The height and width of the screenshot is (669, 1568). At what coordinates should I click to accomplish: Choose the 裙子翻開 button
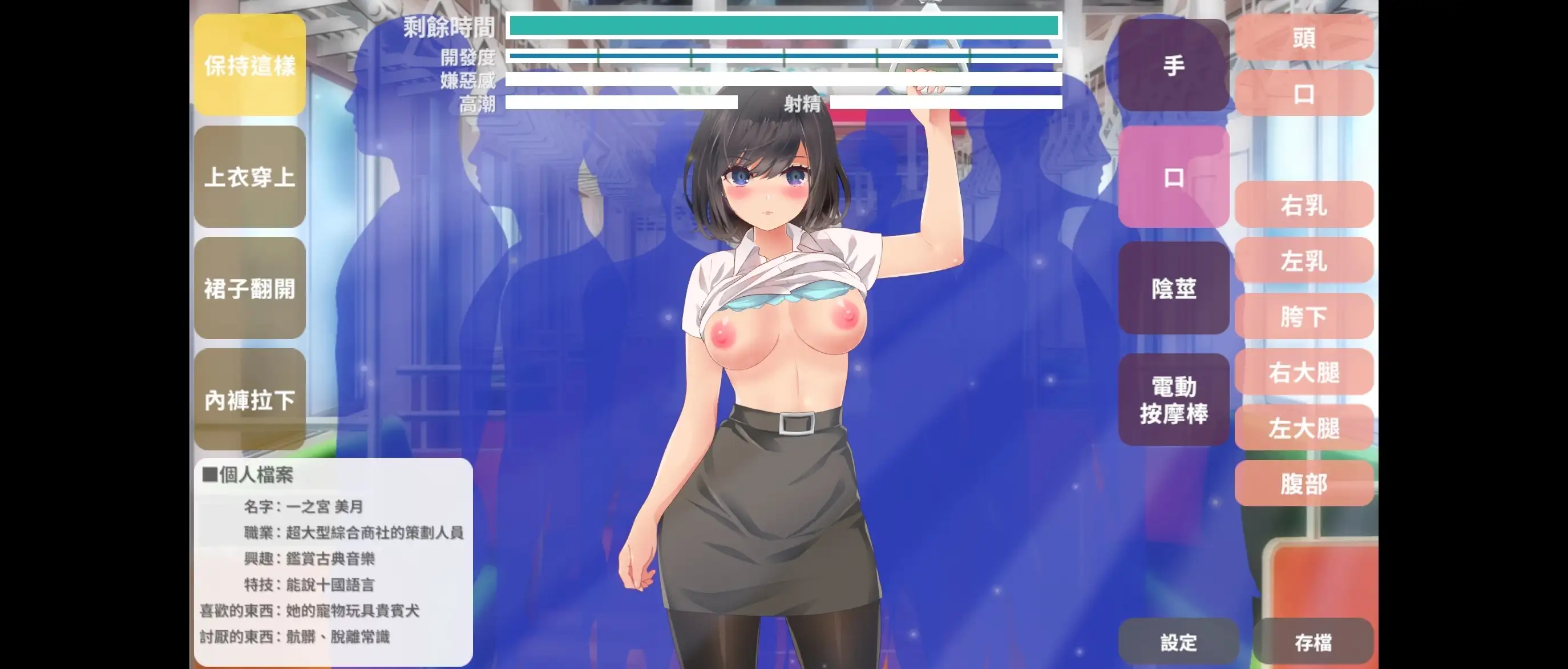coord(249,288)
